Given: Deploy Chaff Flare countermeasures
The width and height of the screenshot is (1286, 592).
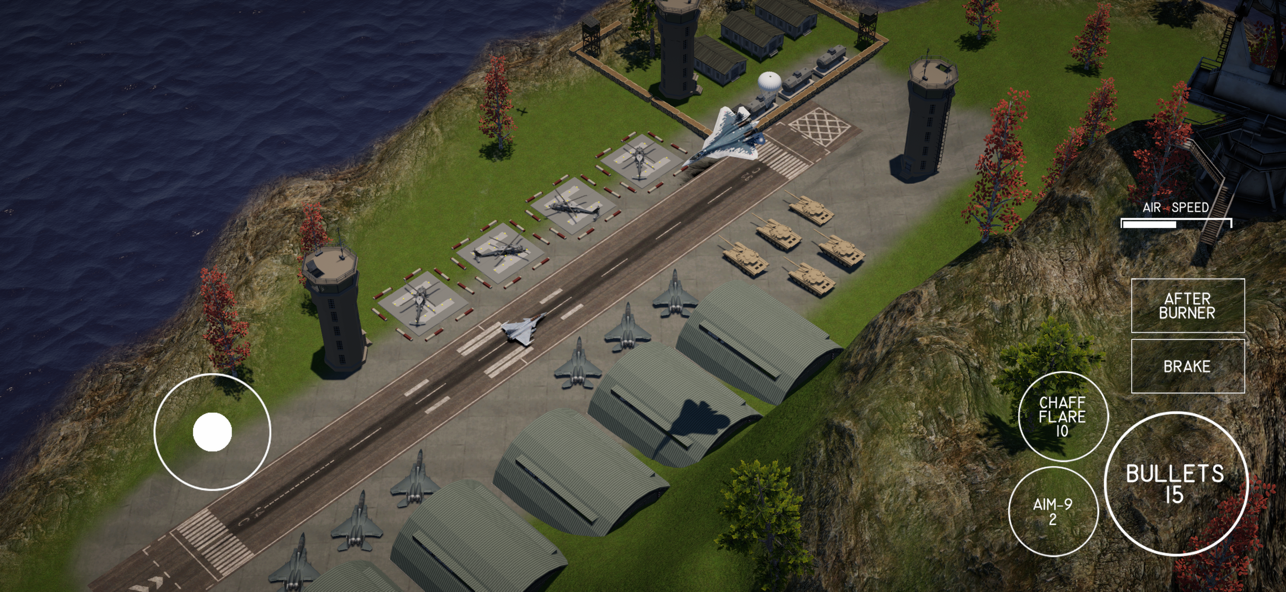Looking at the screenshot, I should tap(1062, 416).
